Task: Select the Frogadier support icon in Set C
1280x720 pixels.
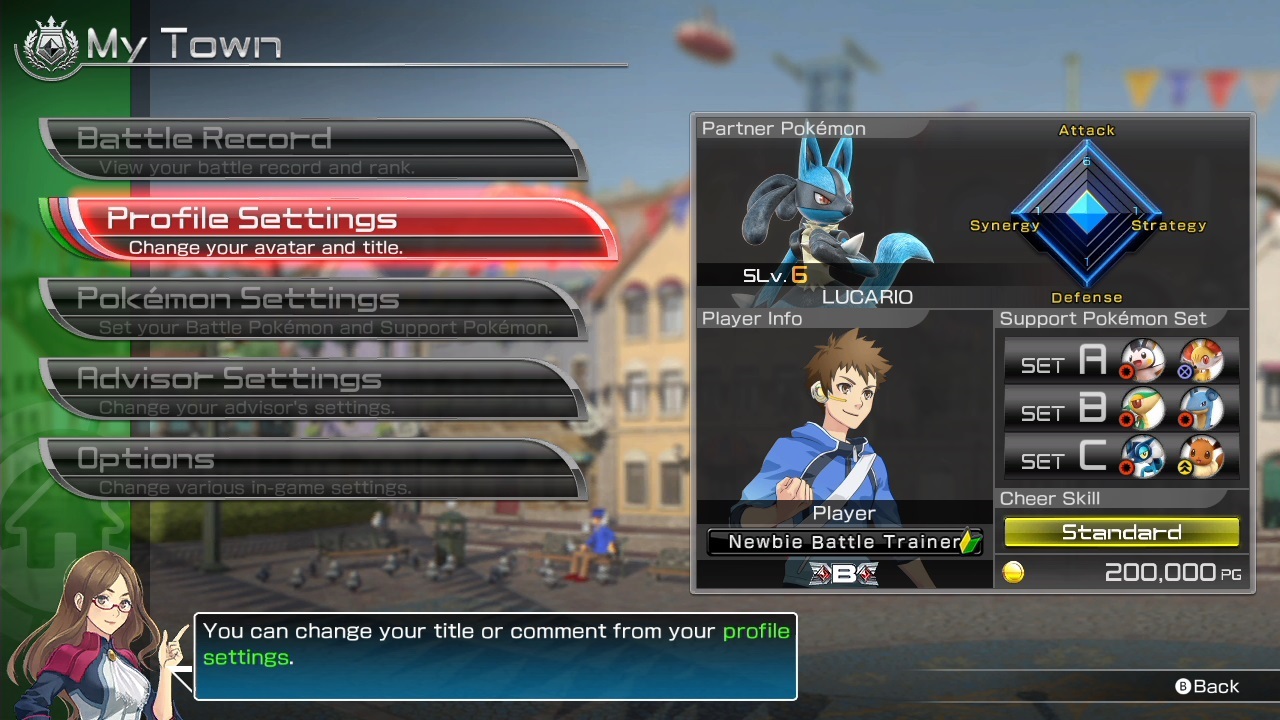Action: pos(1141,458)
